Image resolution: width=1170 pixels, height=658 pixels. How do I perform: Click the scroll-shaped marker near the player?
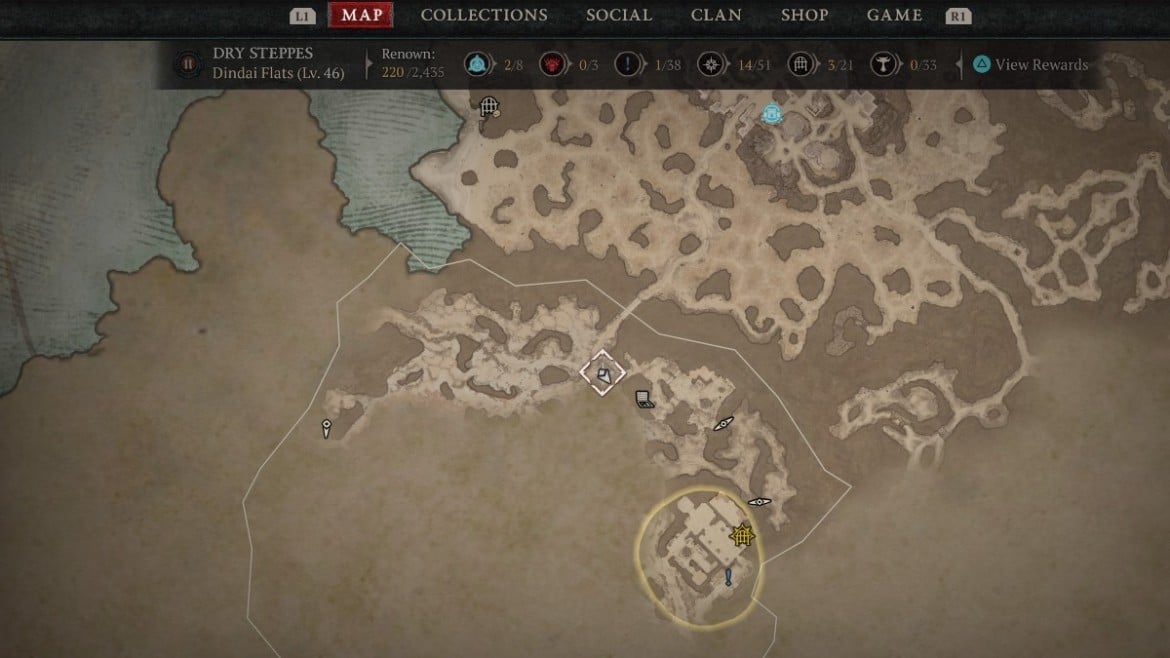[645, 400]
